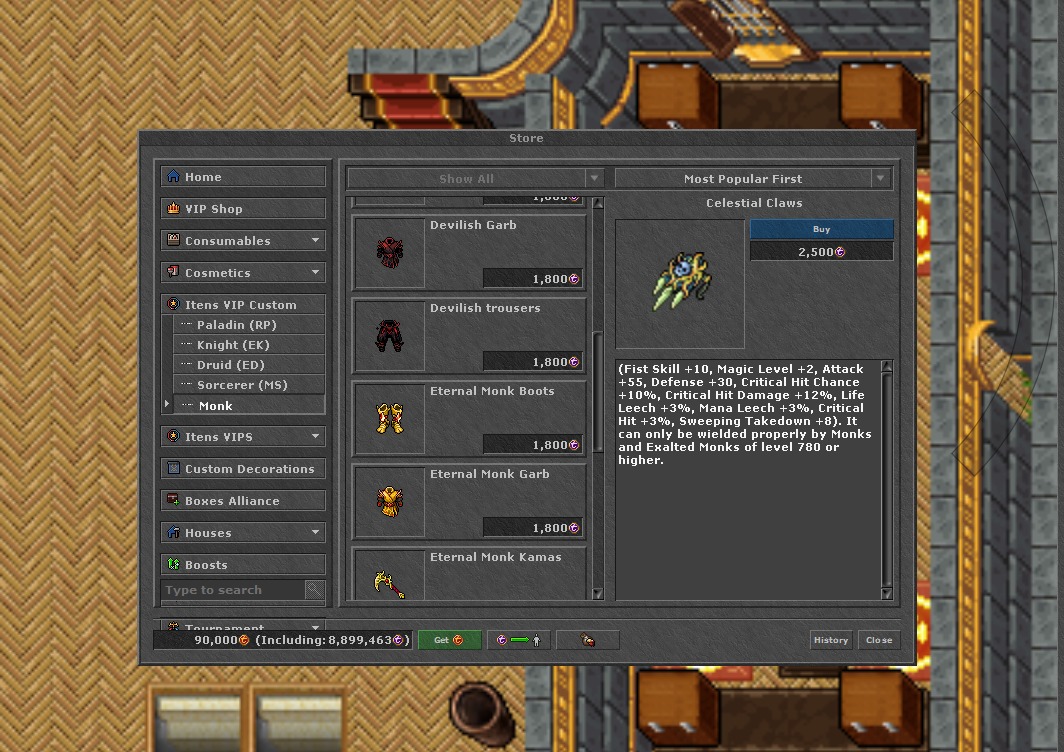Open the Most Popular First sort dropdown

pyautogui.click(x=752, y=179)
